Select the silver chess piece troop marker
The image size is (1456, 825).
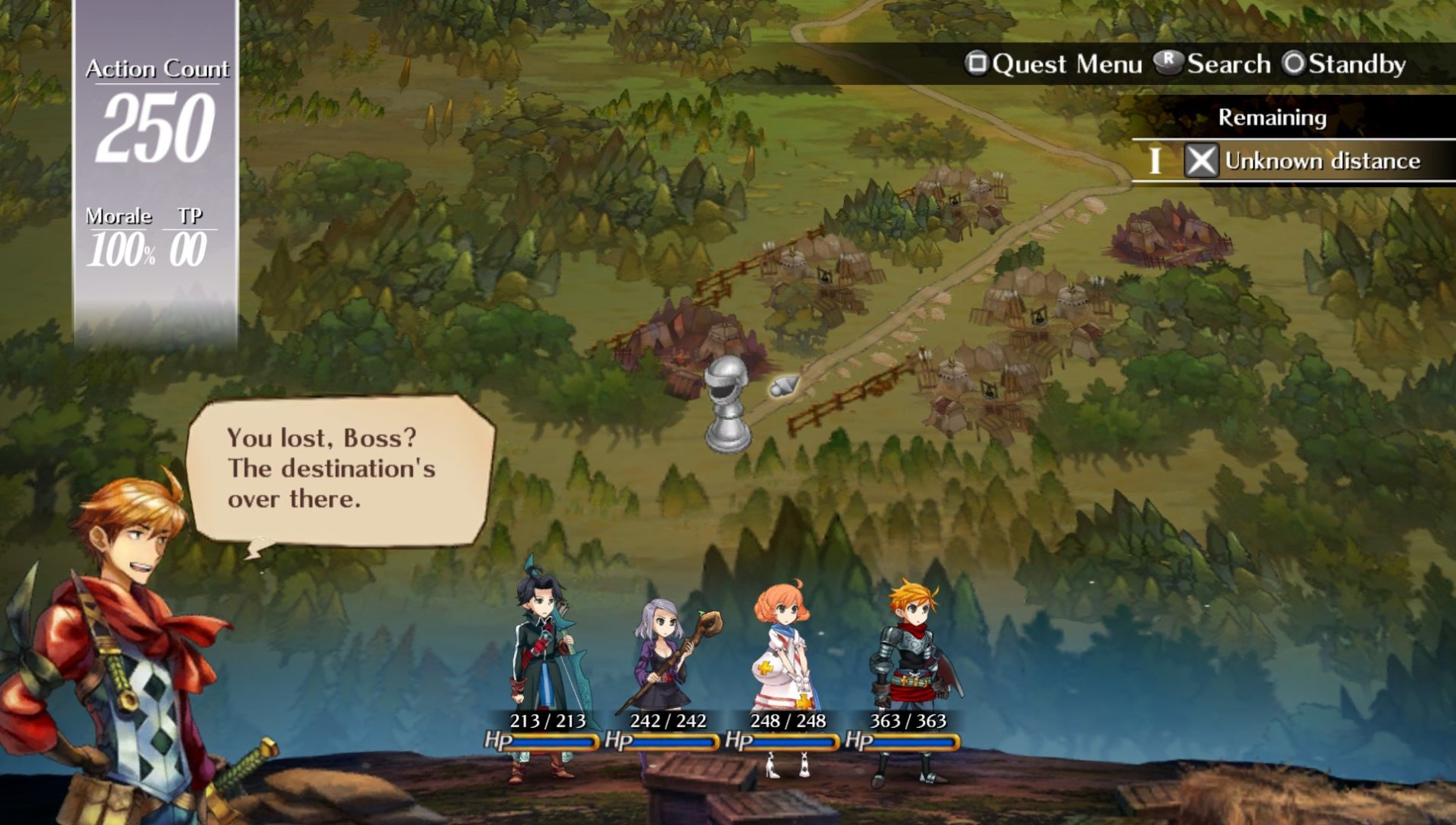(x=726, y=404)
